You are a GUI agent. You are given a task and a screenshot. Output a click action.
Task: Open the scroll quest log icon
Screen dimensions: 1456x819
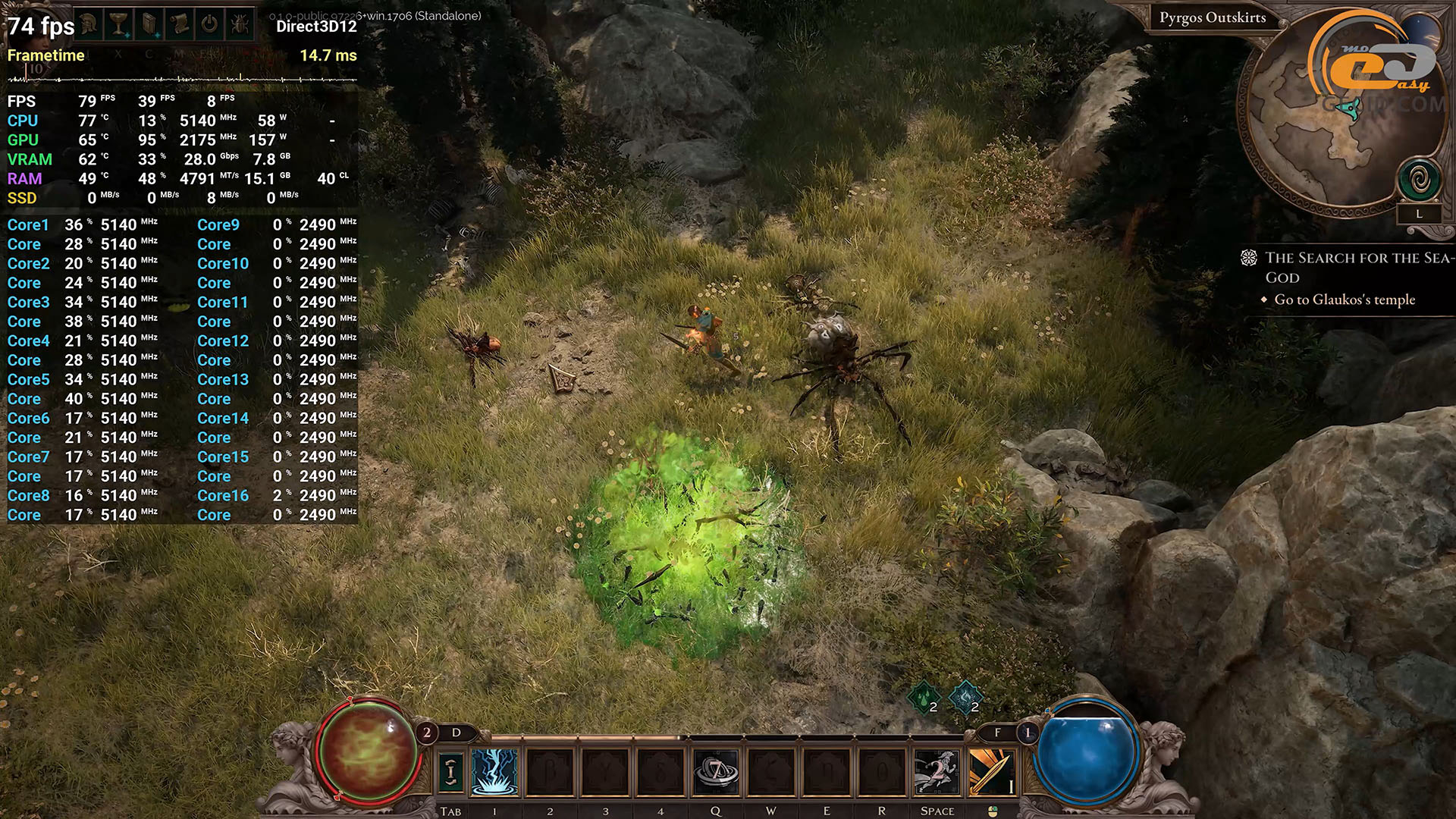click(180, 24)
